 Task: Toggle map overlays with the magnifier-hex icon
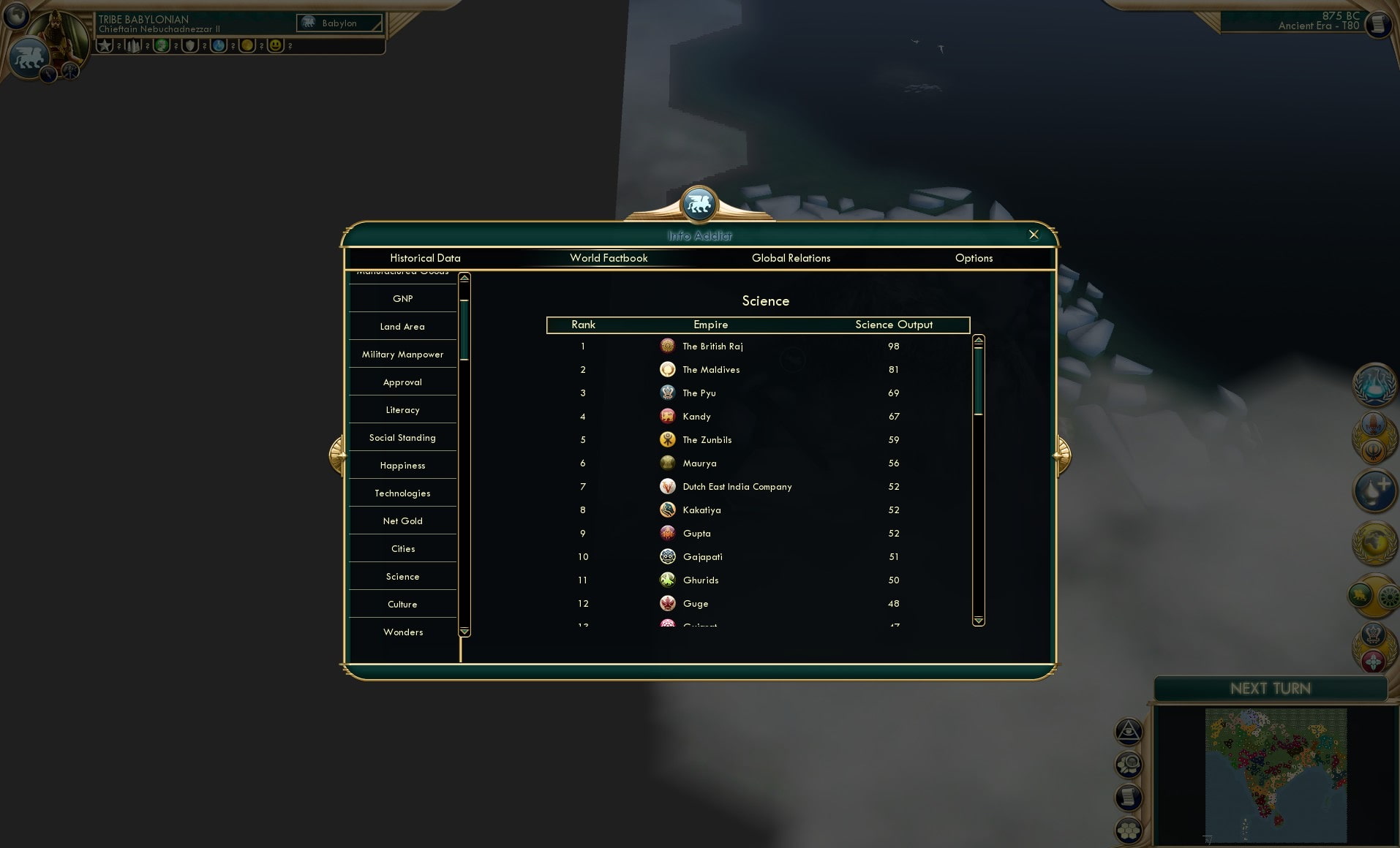1129,764
